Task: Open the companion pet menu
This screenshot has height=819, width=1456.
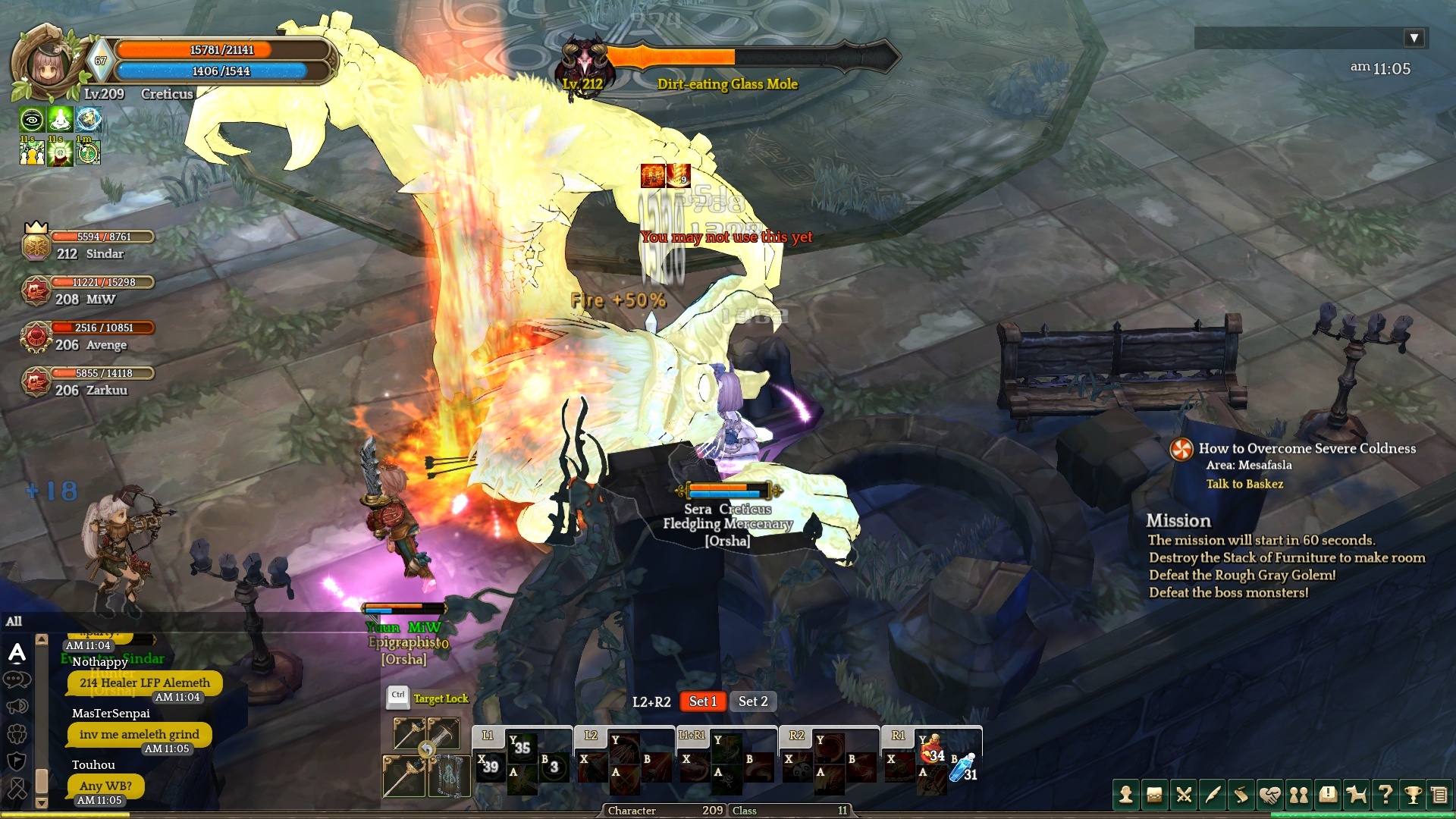Action: (1357, 795)
